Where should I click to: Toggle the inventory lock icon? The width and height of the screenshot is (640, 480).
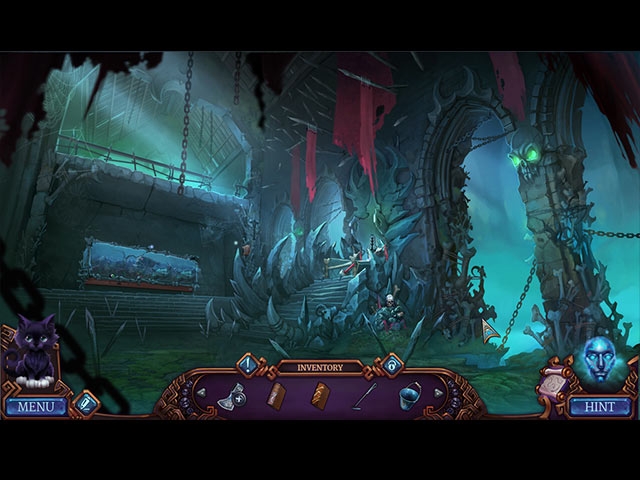click(391, 364)
